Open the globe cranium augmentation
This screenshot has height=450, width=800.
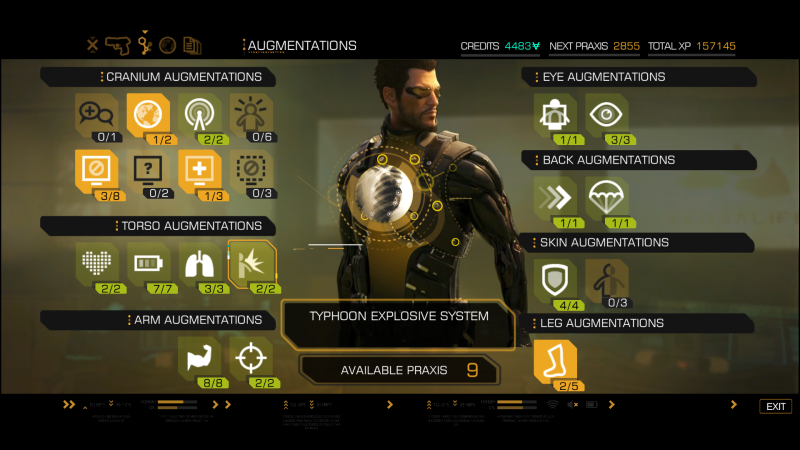click(x=147, y=113)
